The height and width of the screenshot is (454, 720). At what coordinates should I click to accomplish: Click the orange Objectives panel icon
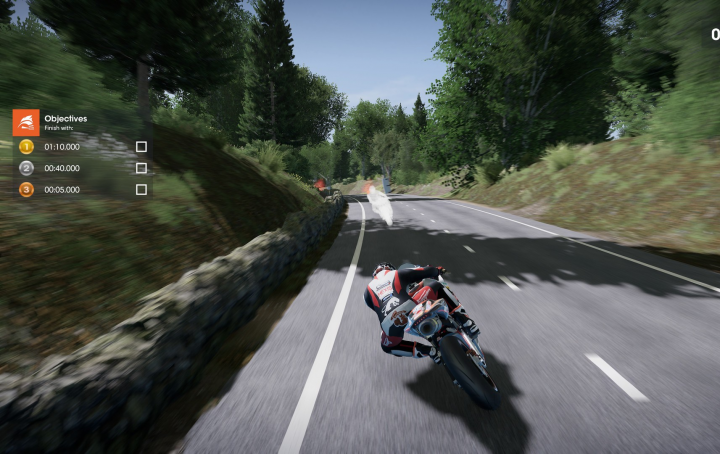(x=26, y=122)
